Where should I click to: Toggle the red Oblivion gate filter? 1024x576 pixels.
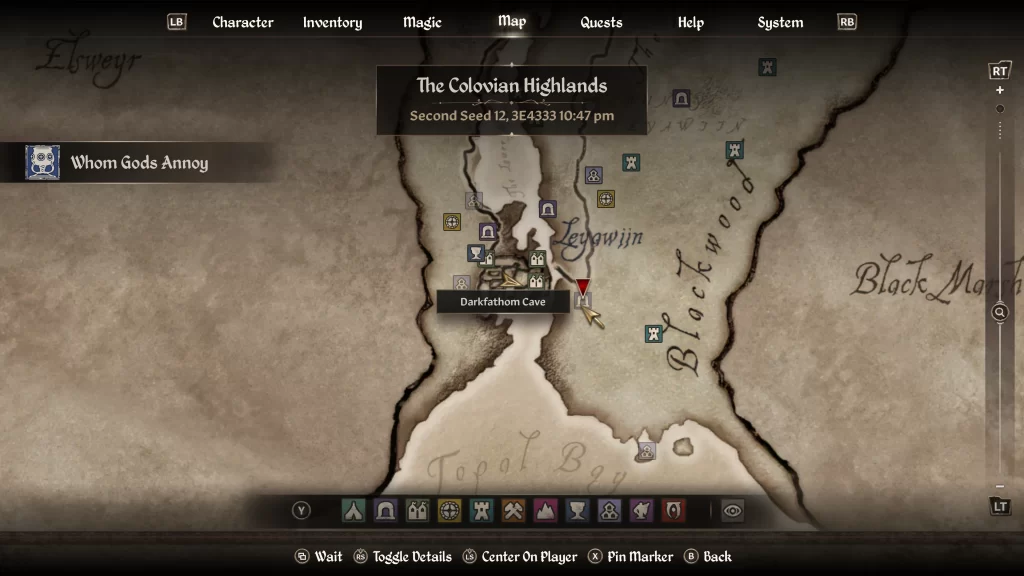coord(673,511)
